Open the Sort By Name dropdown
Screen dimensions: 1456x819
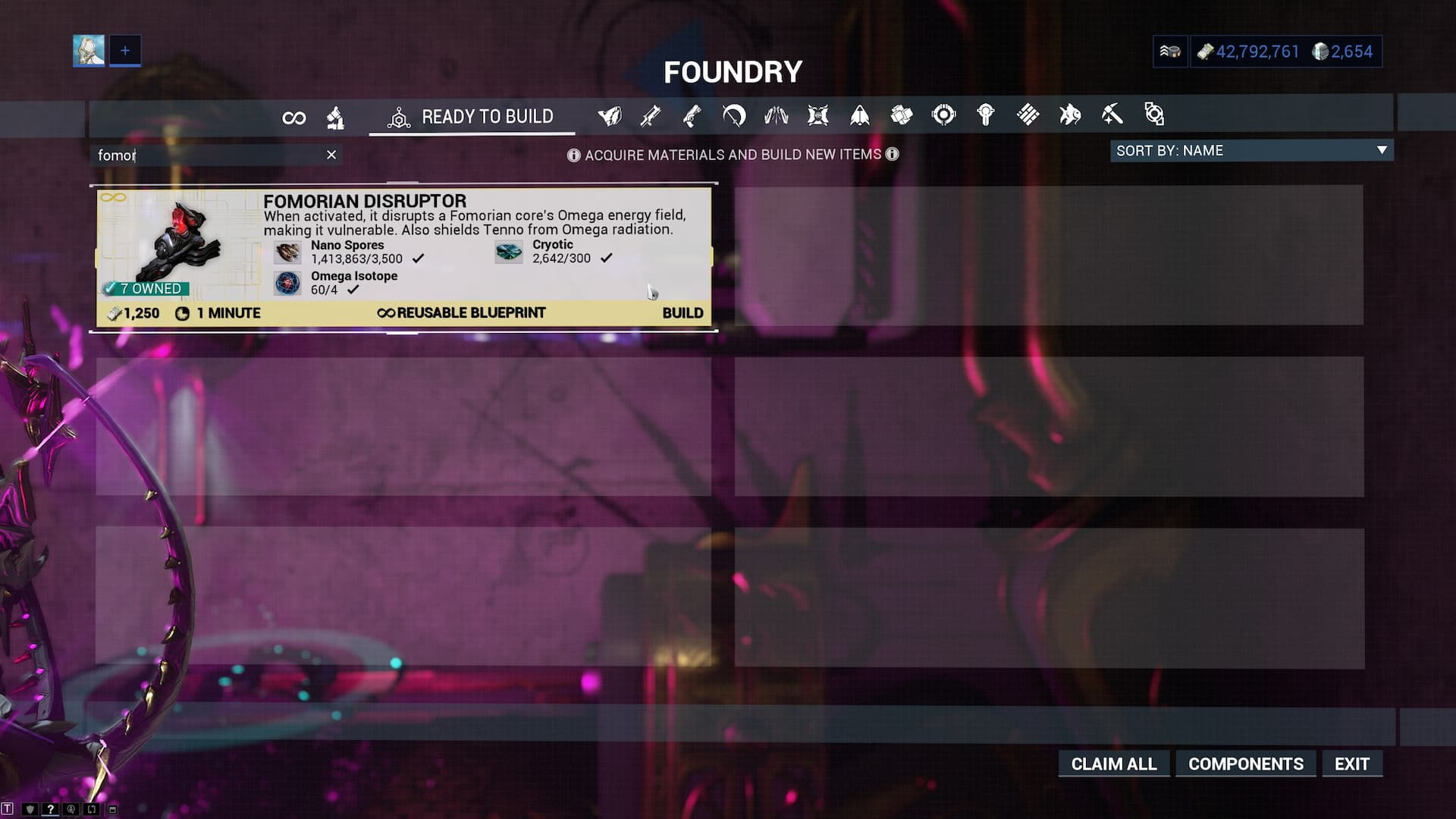pos(1251,151)
